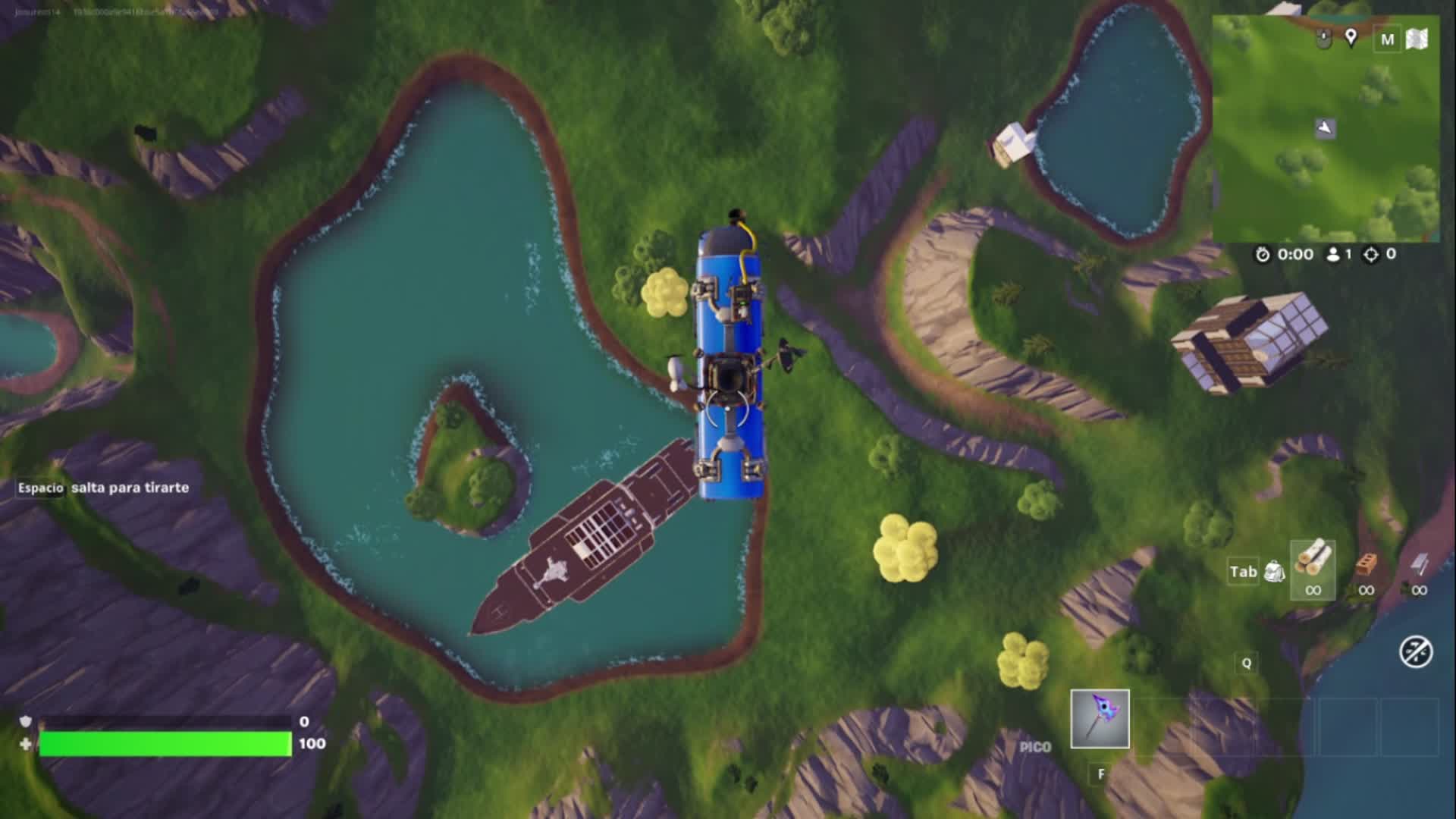Click the Espacio salta para tirarte prompt
This screenshot has height=819, width=1456.
(102, 488)
